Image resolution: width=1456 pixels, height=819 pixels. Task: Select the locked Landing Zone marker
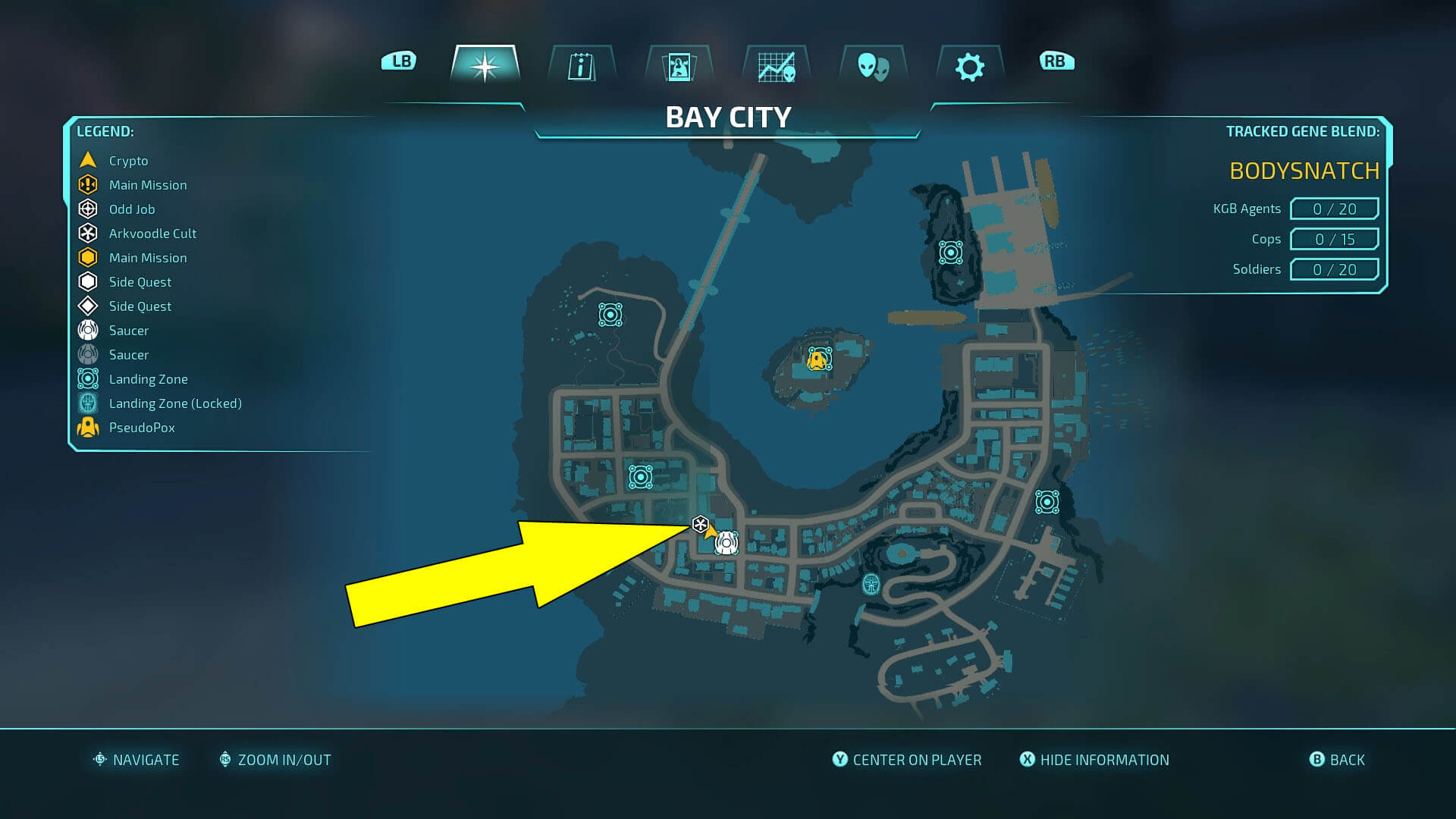point(871,584)
